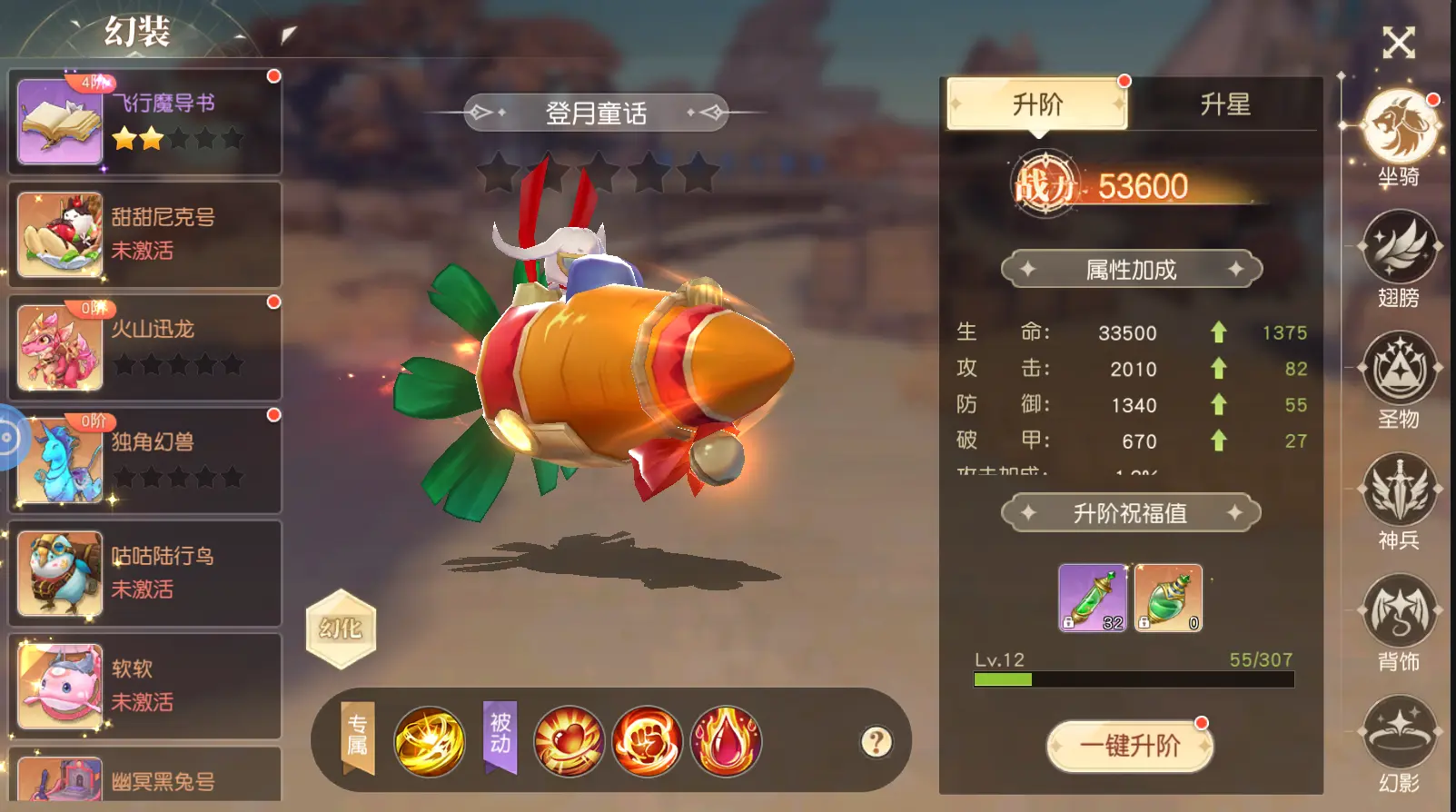Select the 咕咕陆行鸟 mount entry
The width and height of the screenshot is (1456, 812).
(145, 573)
